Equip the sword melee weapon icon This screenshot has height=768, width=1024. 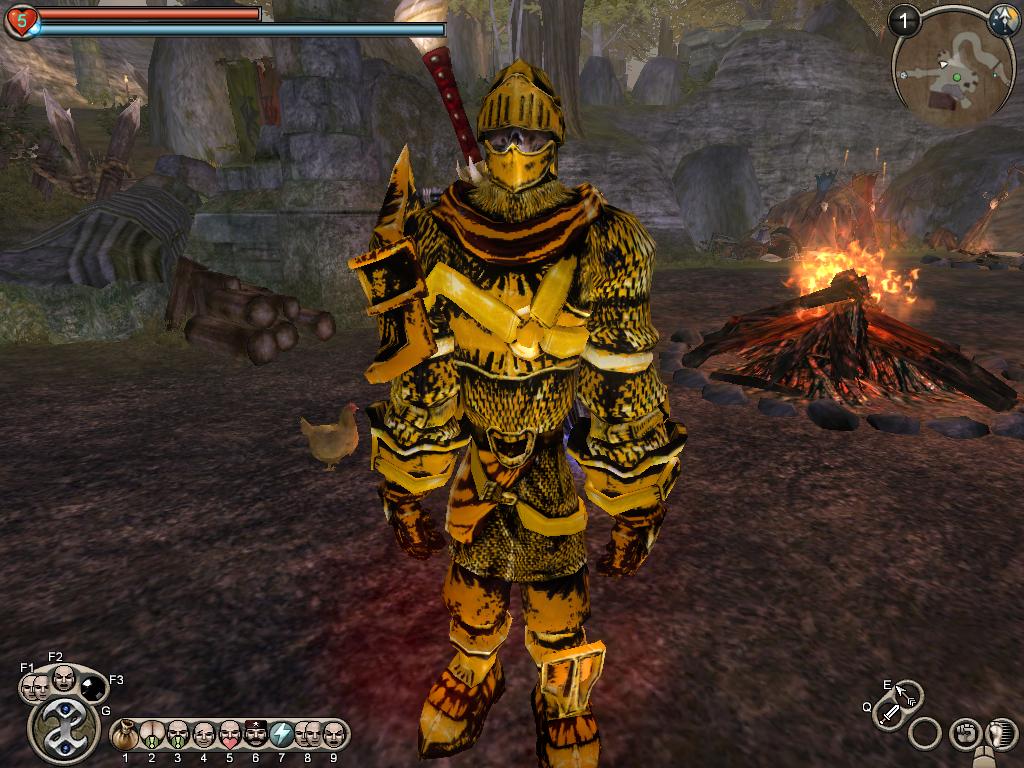click(889, 714)
